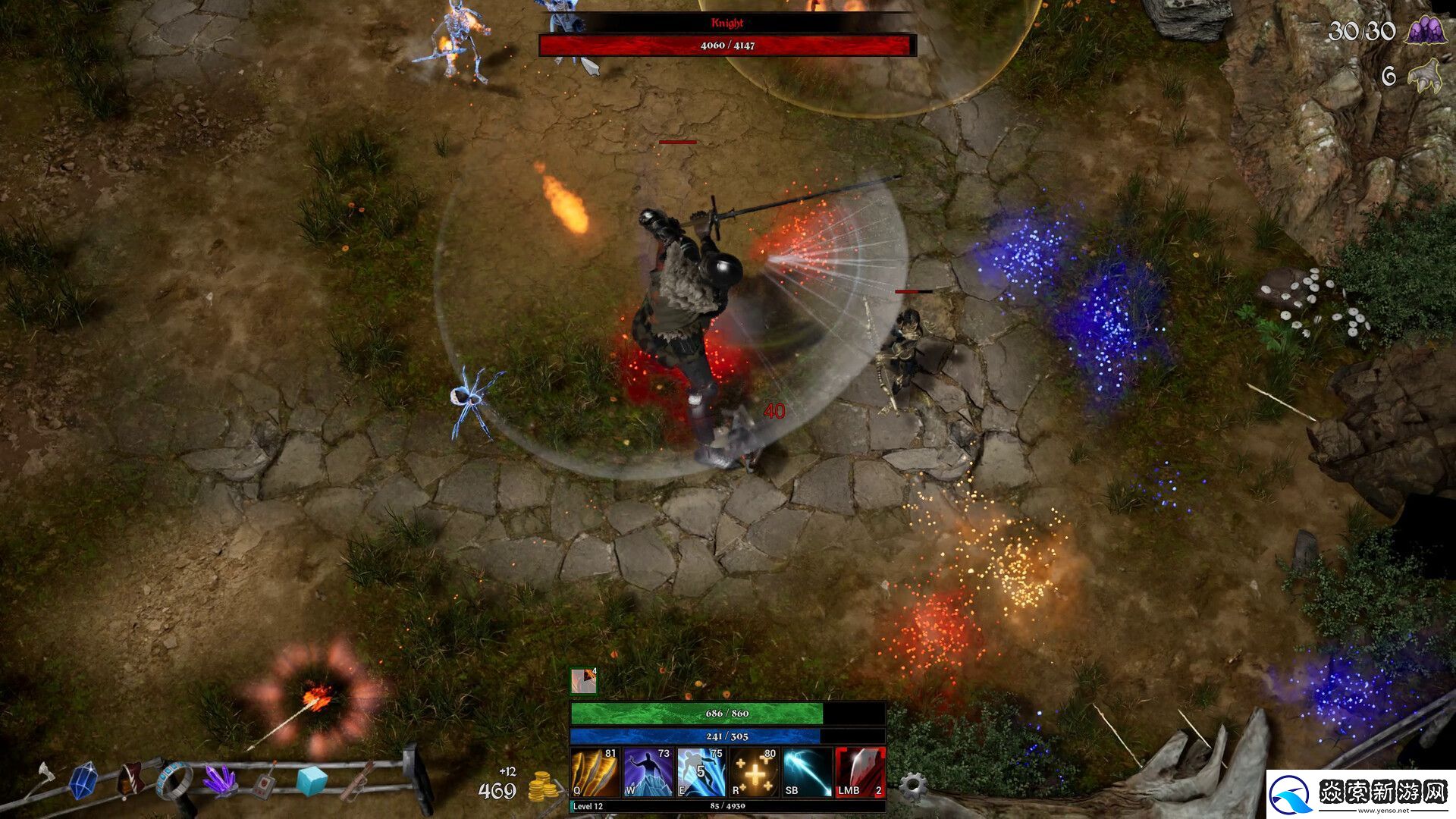Image resolution: width=1456 pixels, height=819 pixels.
Task: Select the blue gemstone item
Action: pos(83,780)
